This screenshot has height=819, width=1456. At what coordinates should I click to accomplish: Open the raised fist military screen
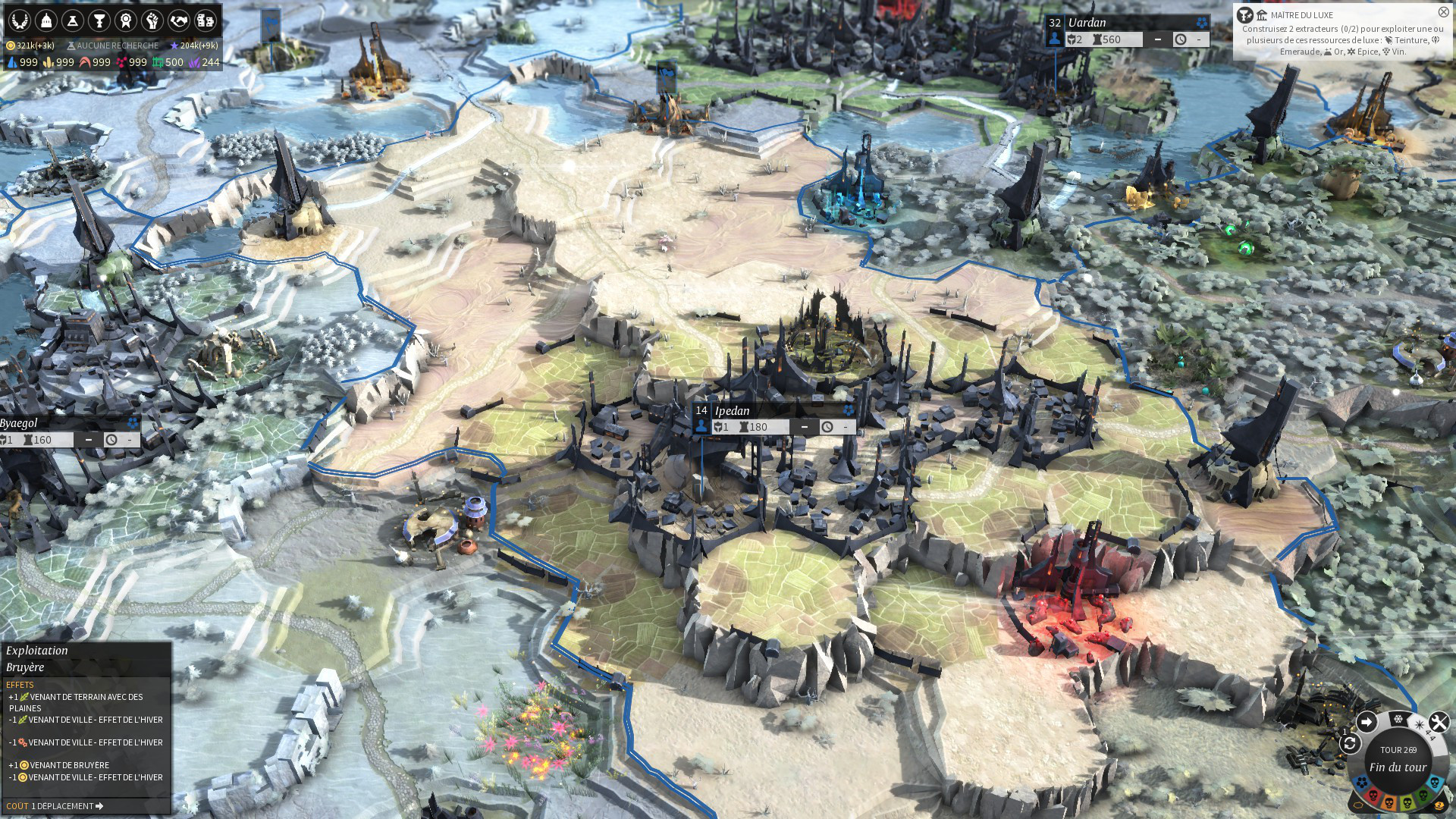[x=152, y=20]
